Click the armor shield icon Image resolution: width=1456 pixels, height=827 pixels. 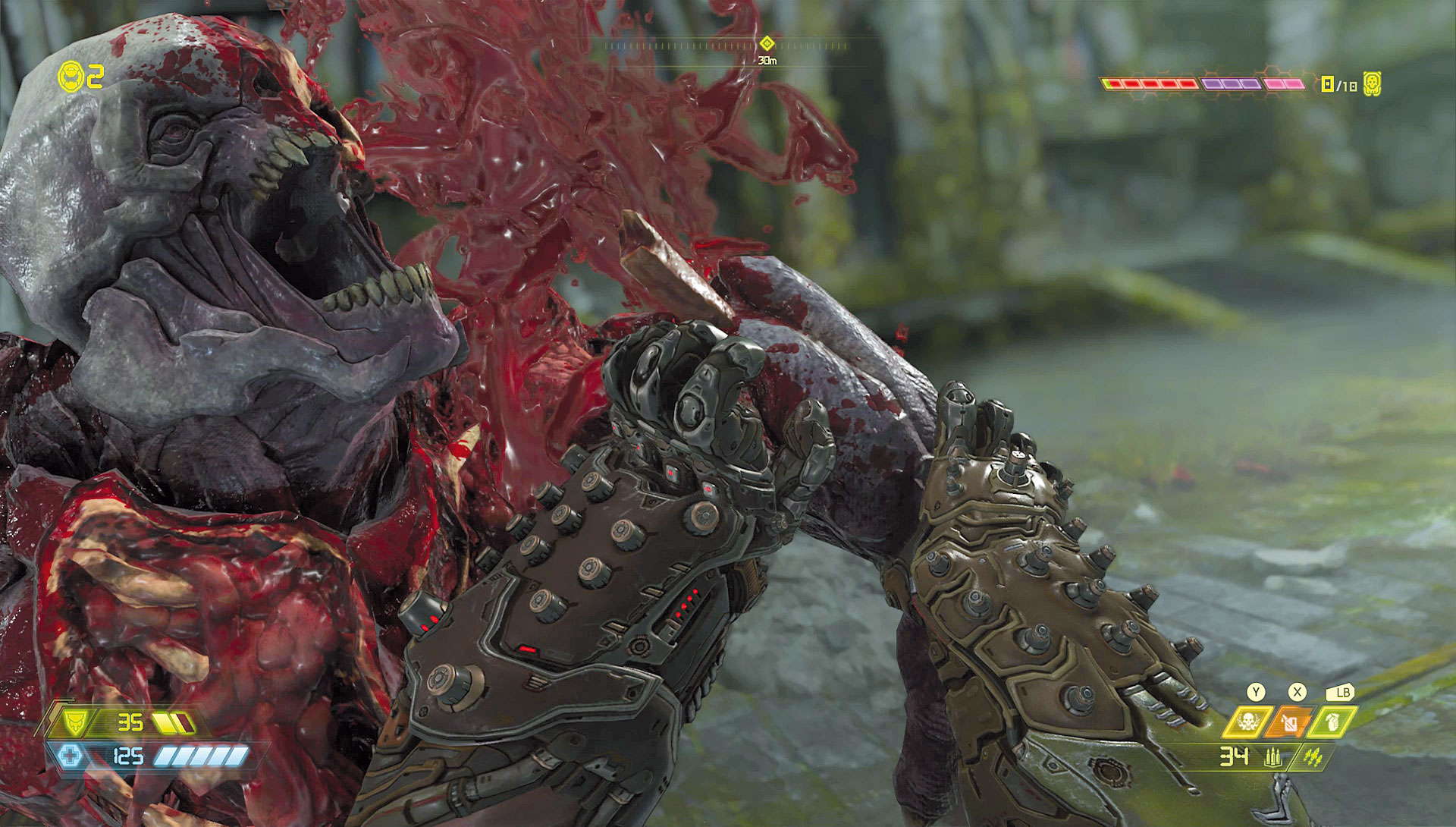78,722
